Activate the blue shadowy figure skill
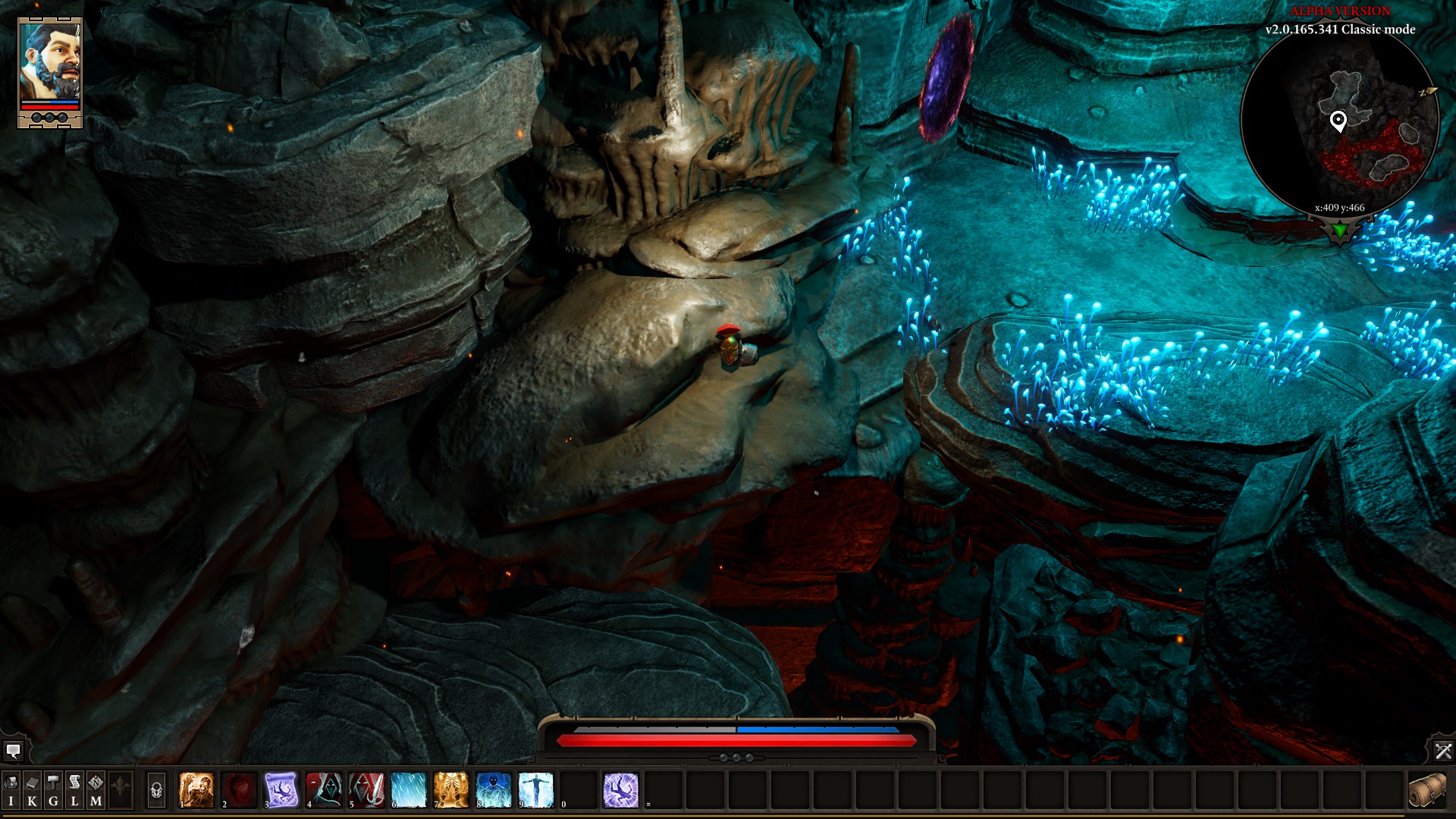 tap(494, 789)
